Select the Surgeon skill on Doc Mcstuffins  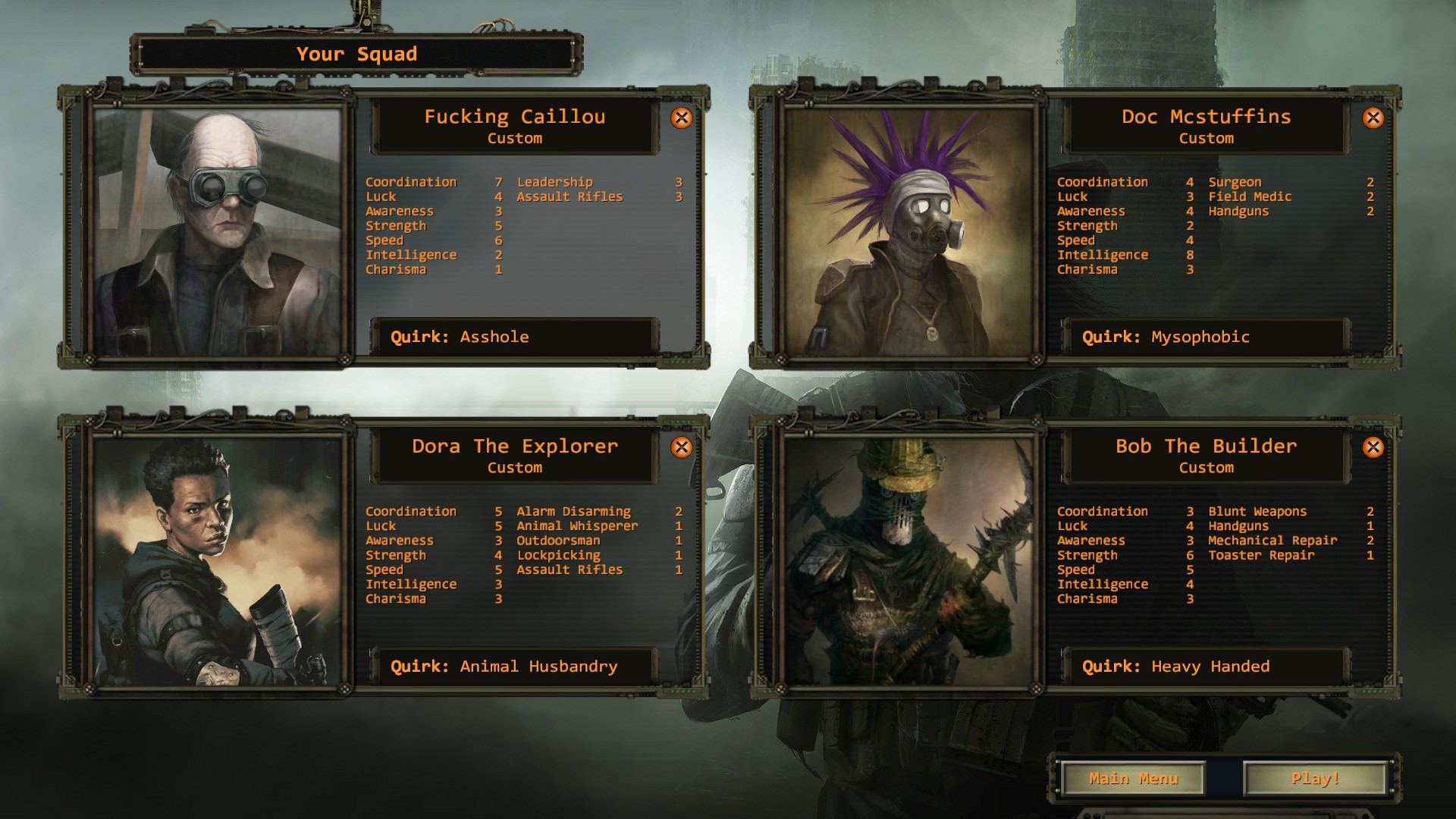(1234, 182)
